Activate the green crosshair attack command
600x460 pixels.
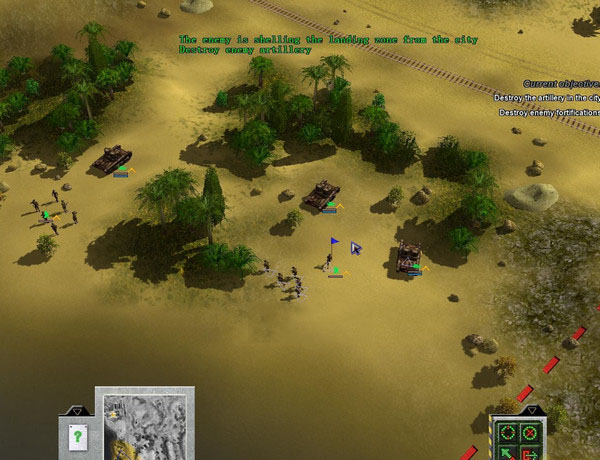[508, 433]
